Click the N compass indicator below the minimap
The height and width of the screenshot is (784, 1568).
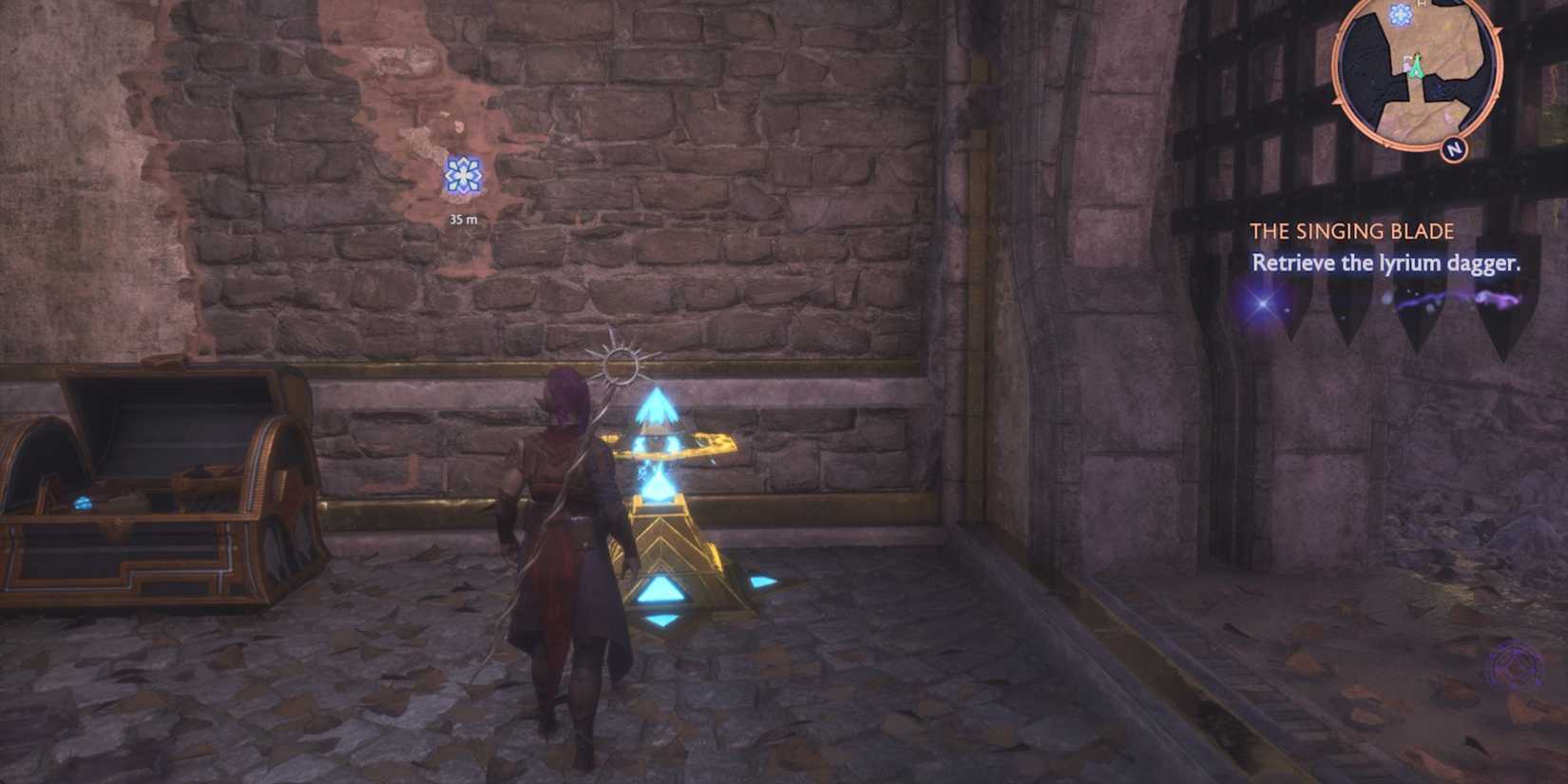click(x=1453, y=149)
